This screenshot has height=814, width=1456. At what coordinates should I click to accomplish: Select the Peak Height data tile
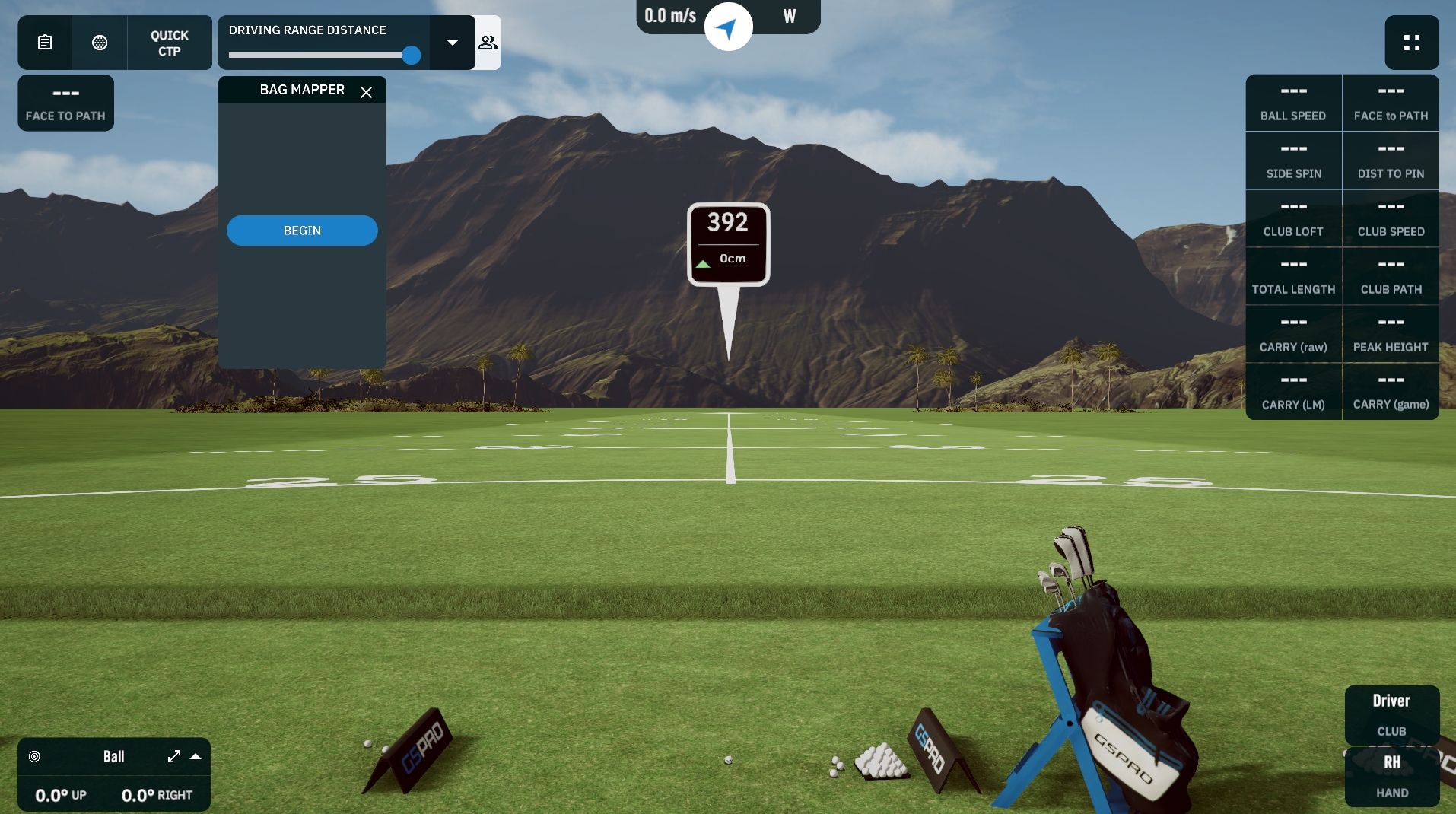coord(1391,335)
